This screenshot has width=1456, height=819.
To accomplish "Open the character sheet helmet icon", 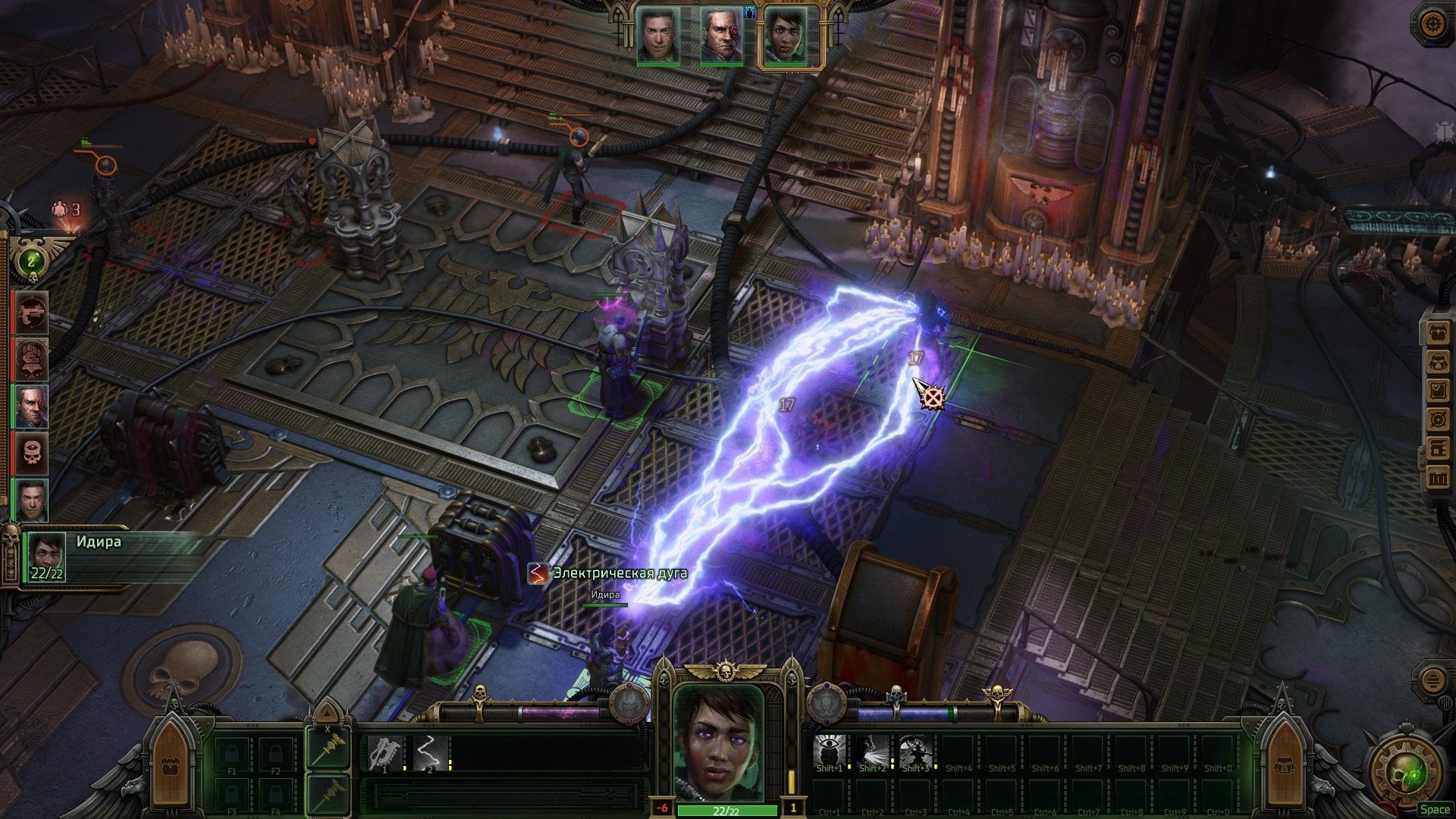I will coord(1438,362).
